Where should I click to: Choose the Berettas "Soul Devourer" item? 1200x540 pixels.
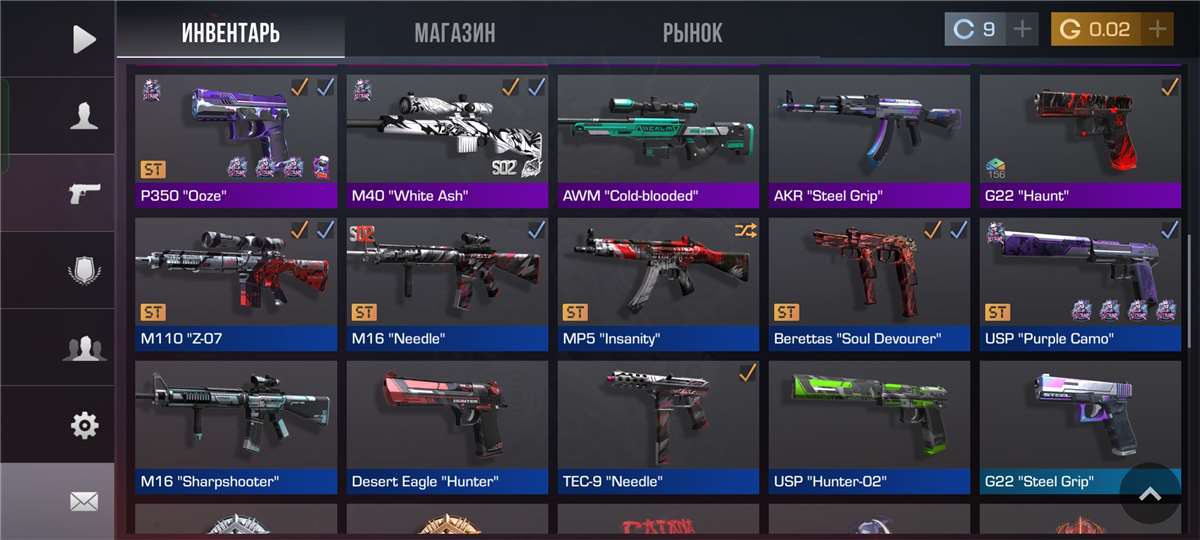[x=869, y=284]
